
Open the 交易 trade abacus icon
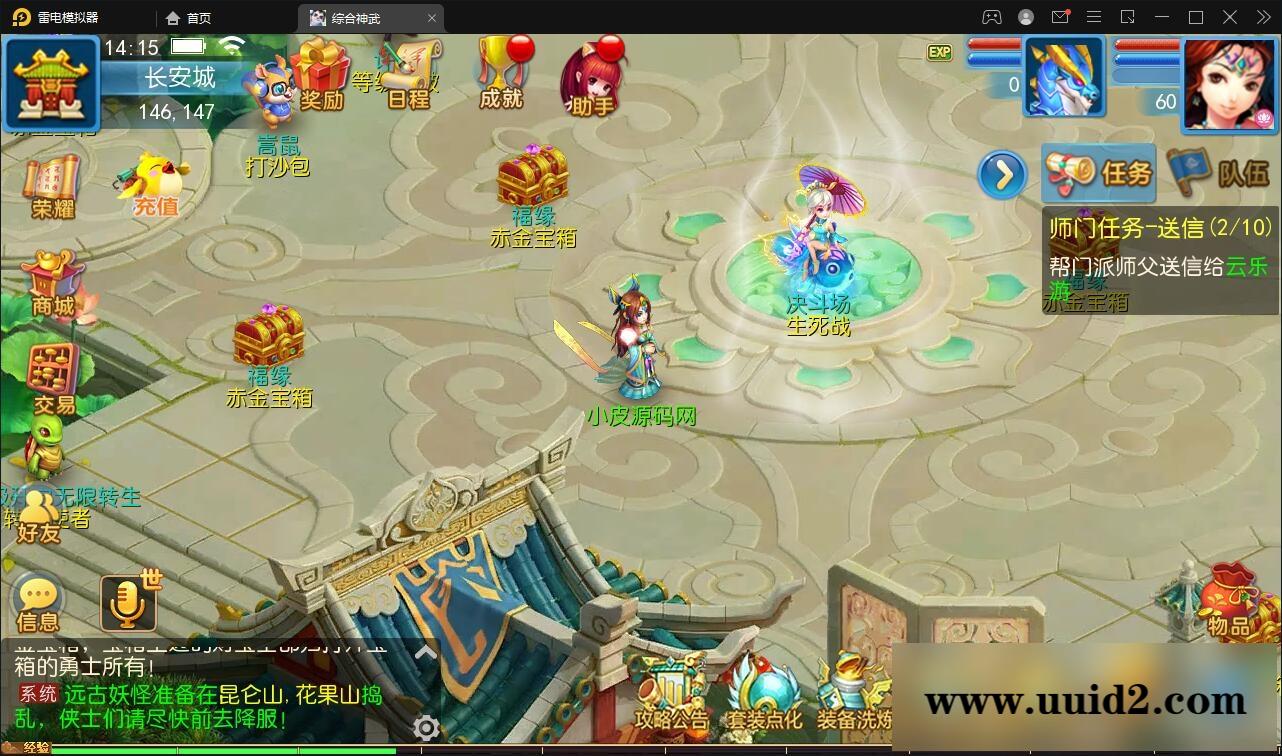[50, 370]
